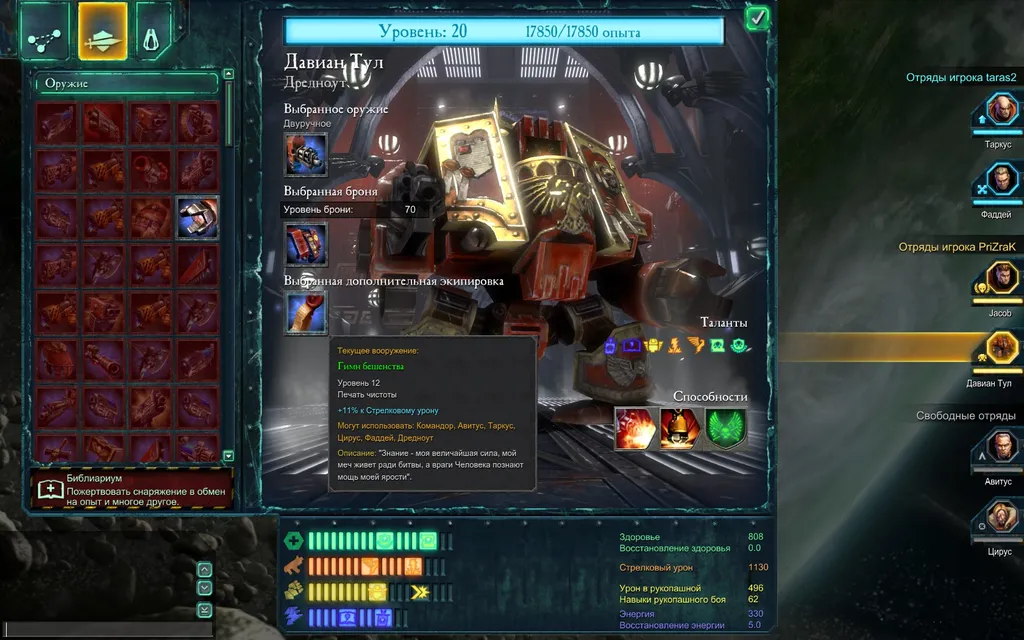Select the green winged shield ability
Screen dimensions: 1024x640
(725, 428)
